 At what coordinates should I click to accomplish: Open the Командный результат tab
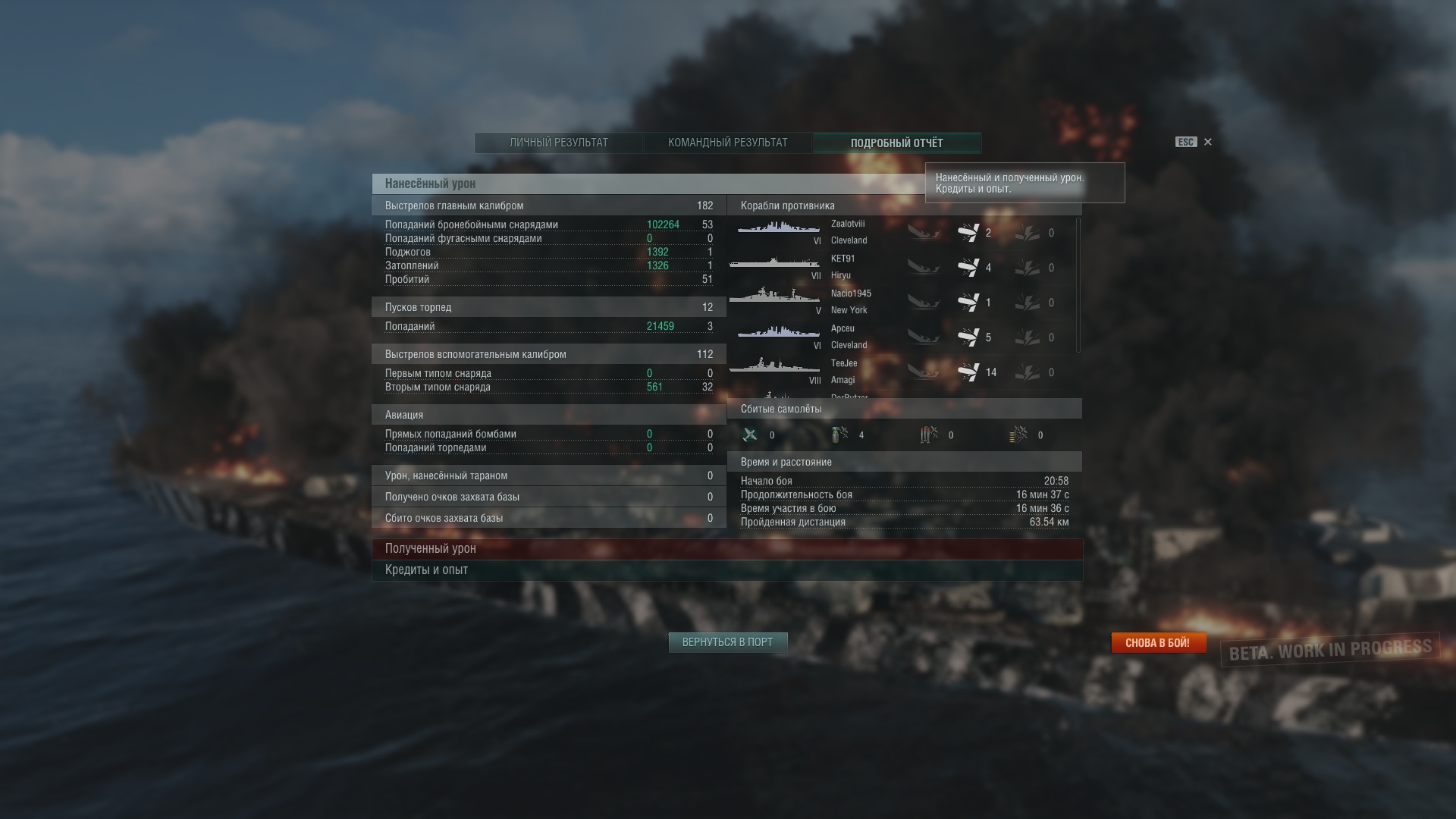click(727, 143)
